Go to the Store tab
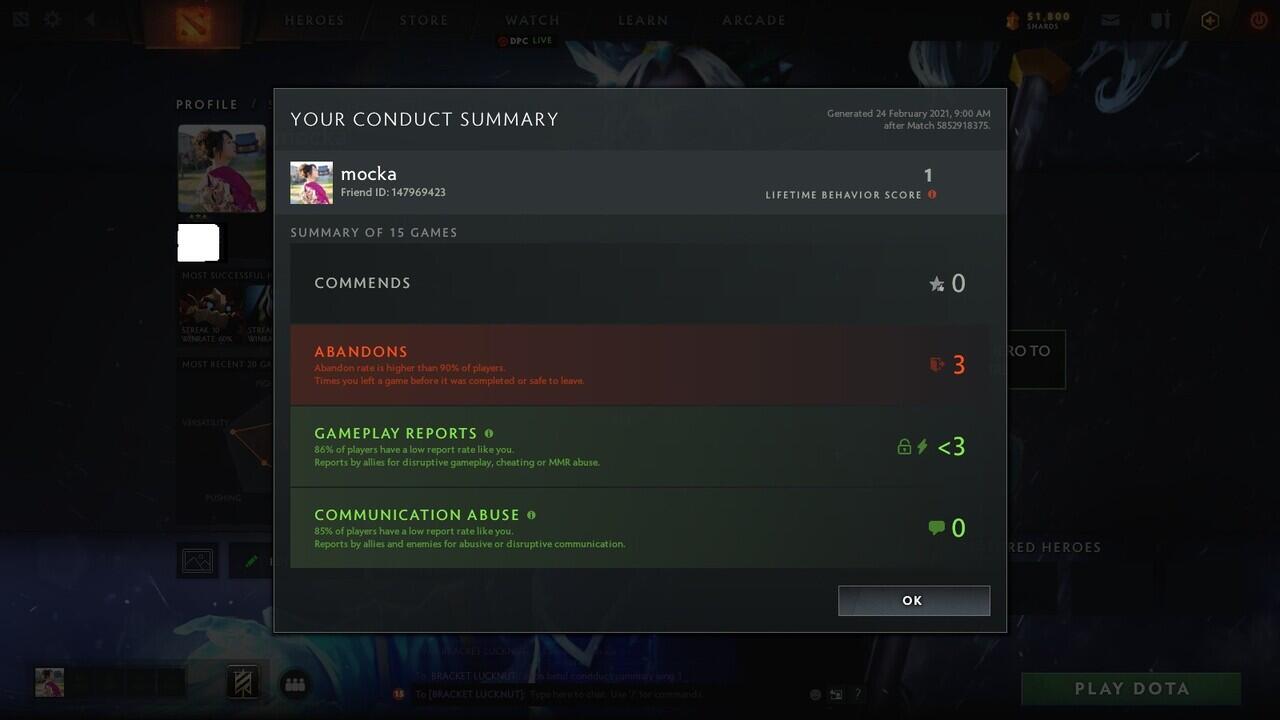This screenshot has height=720, width=1280. [424, 20]
